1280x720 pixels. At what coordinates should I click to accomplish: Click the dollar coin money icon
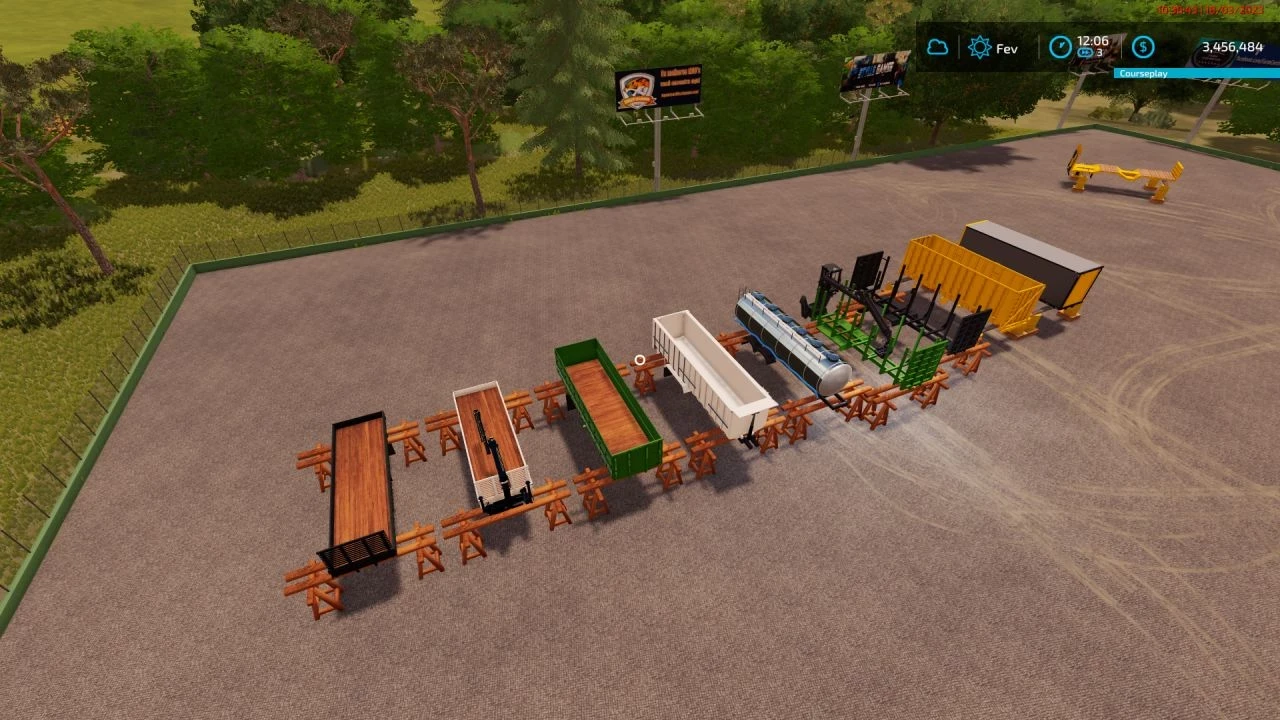click(x=1141, y=47)
